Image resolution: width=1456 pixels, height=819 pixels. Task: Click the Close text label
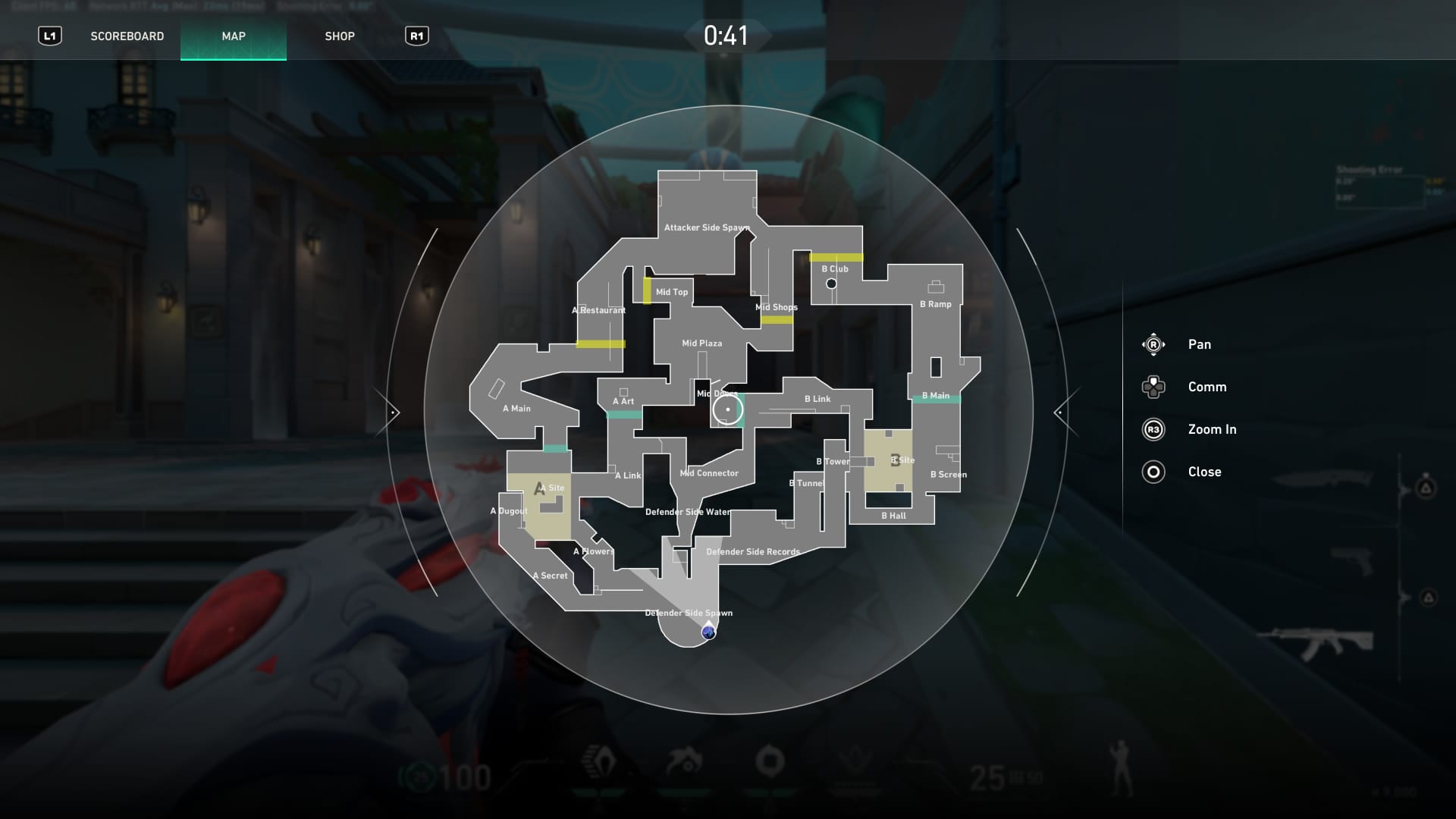point(1205,472)
